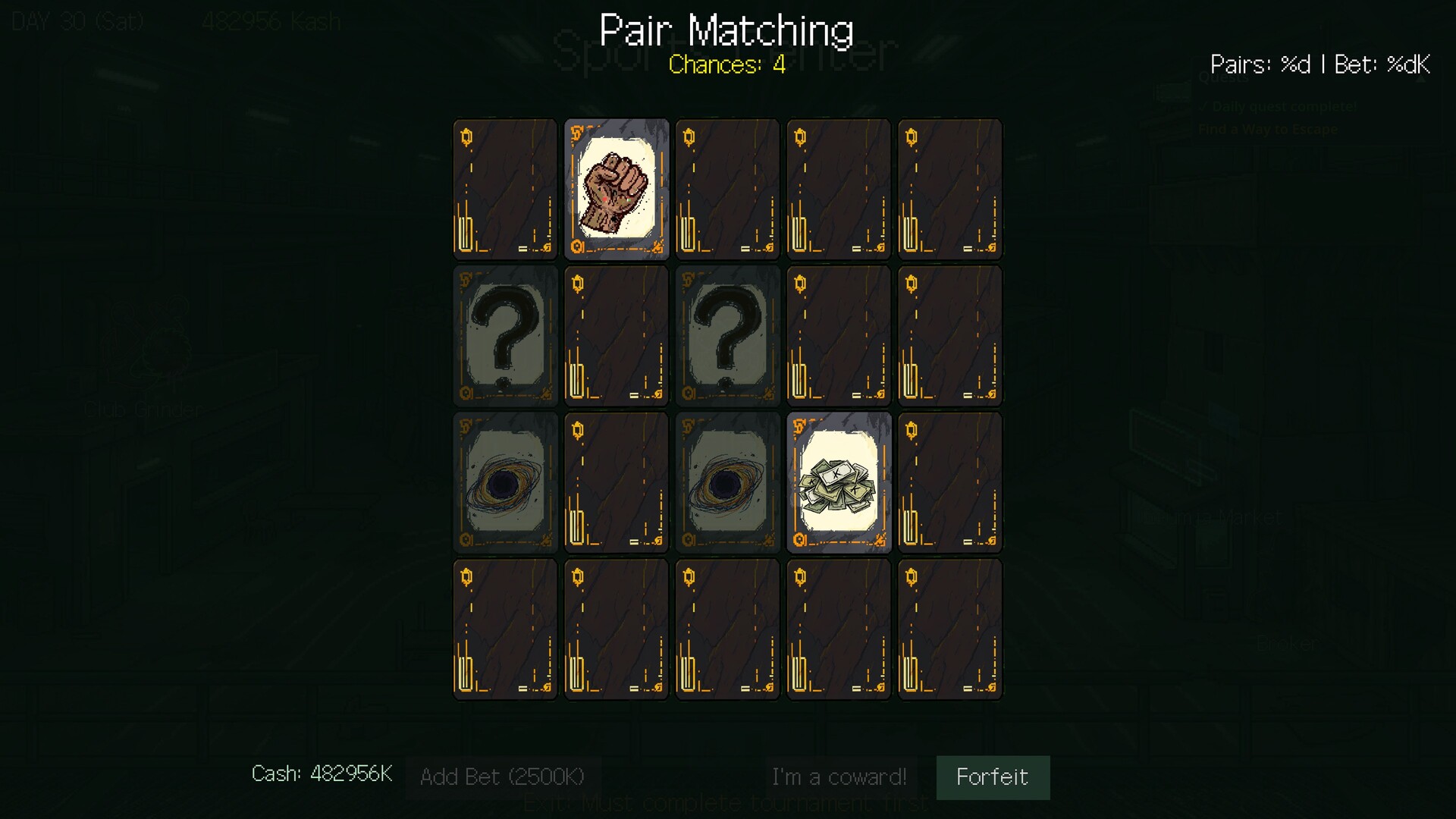The image size is (1456, 819).
Task: Click the left question mark card
Action: [x=504, y=336]
